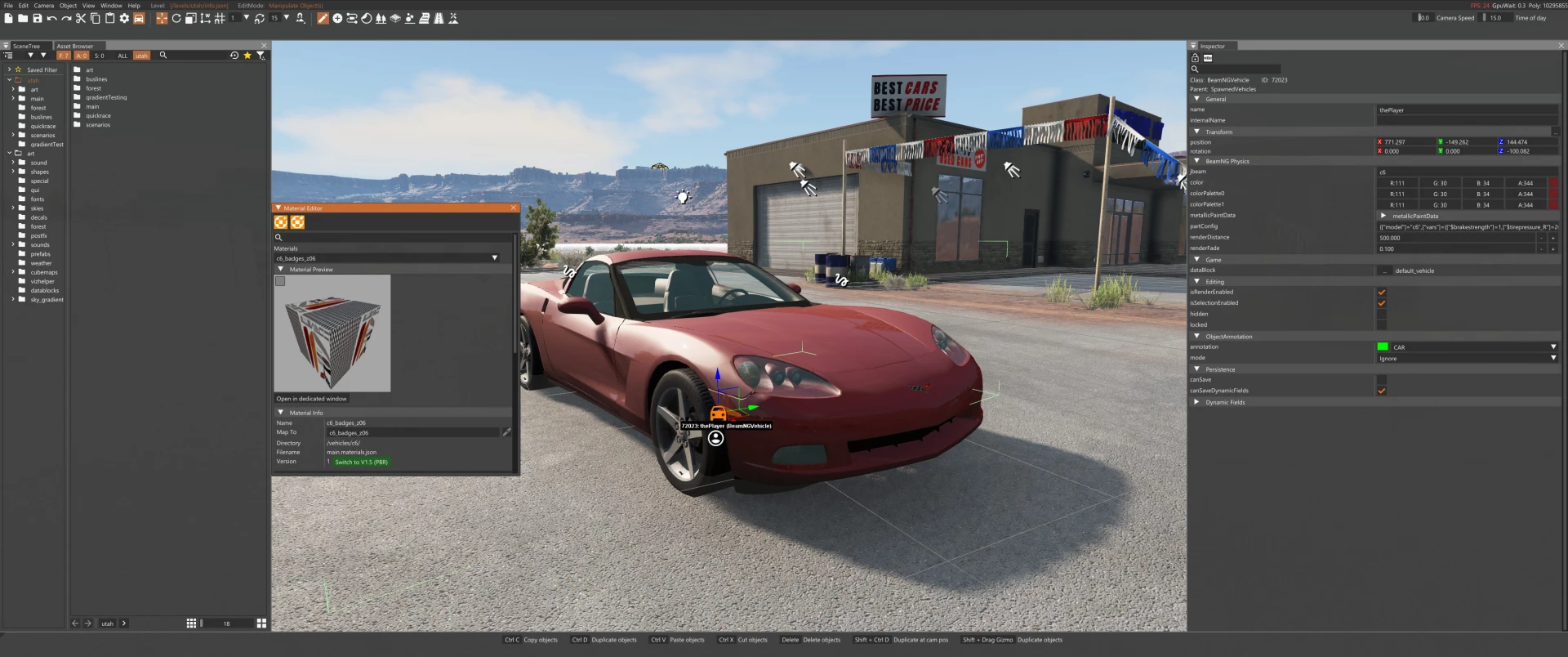
Task: Click the material cube preview thumbnail
Action: 332,333
